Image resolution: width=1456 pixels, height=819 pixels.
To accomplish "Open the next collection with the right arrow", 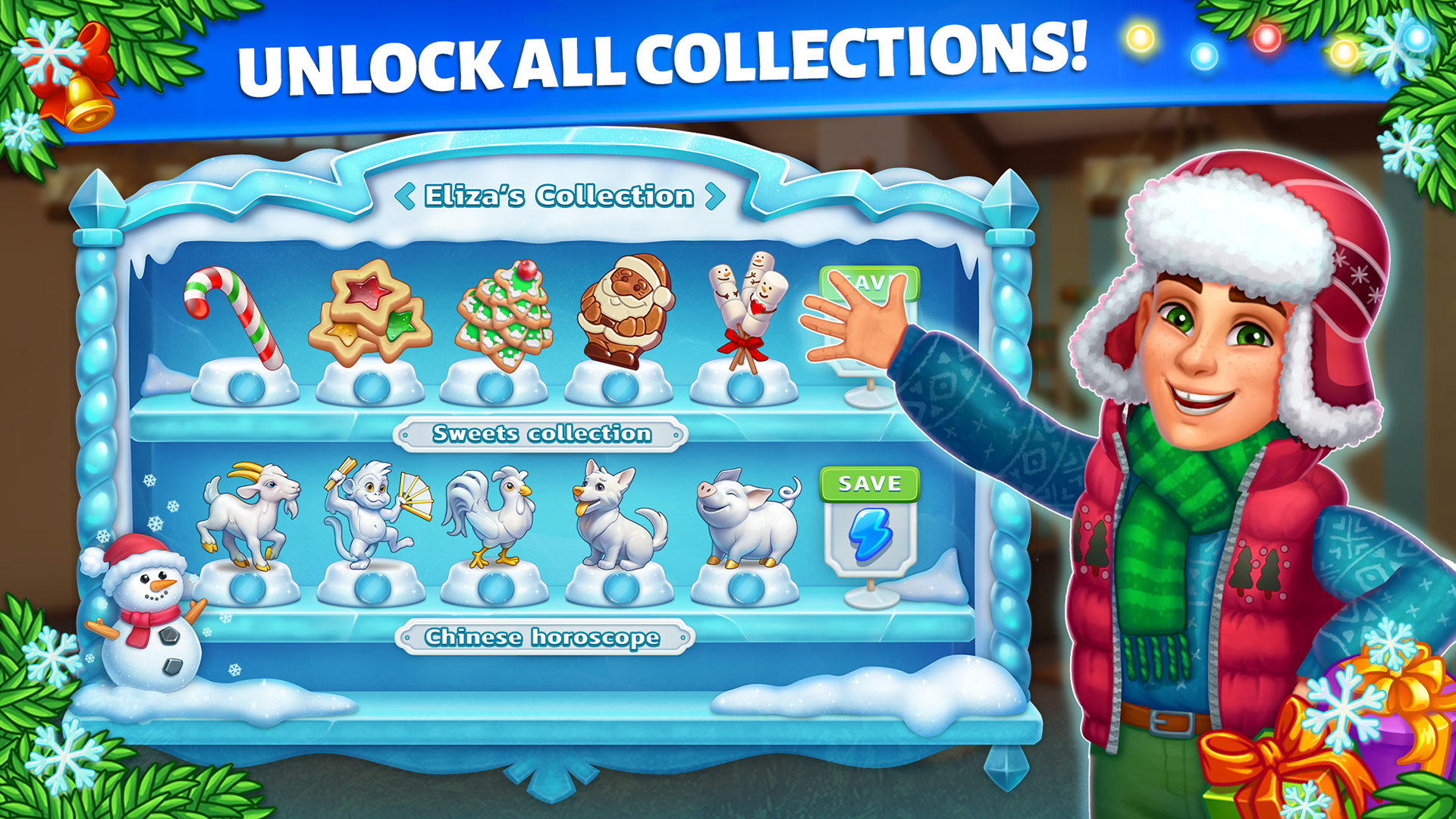I will (714, 196).
